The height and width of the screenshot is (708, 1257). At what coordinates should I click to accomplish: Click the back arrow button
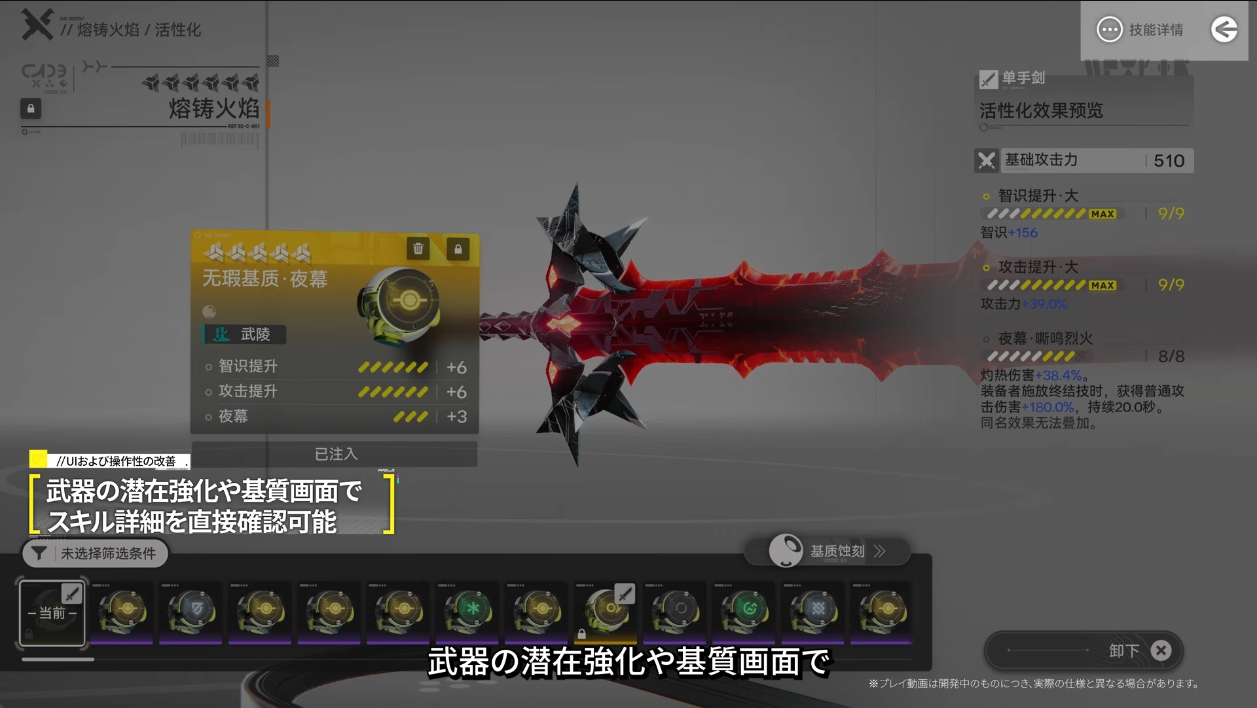pyautogui.click(x=1224, y=30)
